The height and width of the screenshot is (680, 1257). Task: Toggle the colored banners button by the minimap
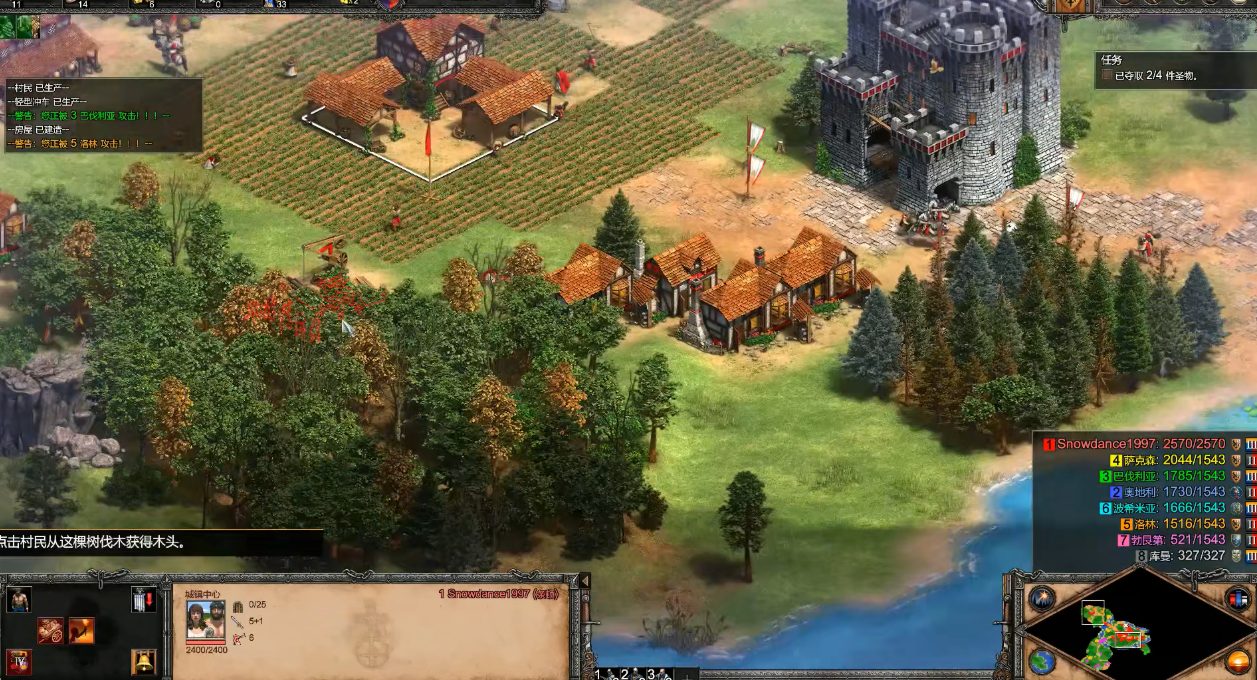(x=1238, y=598)
